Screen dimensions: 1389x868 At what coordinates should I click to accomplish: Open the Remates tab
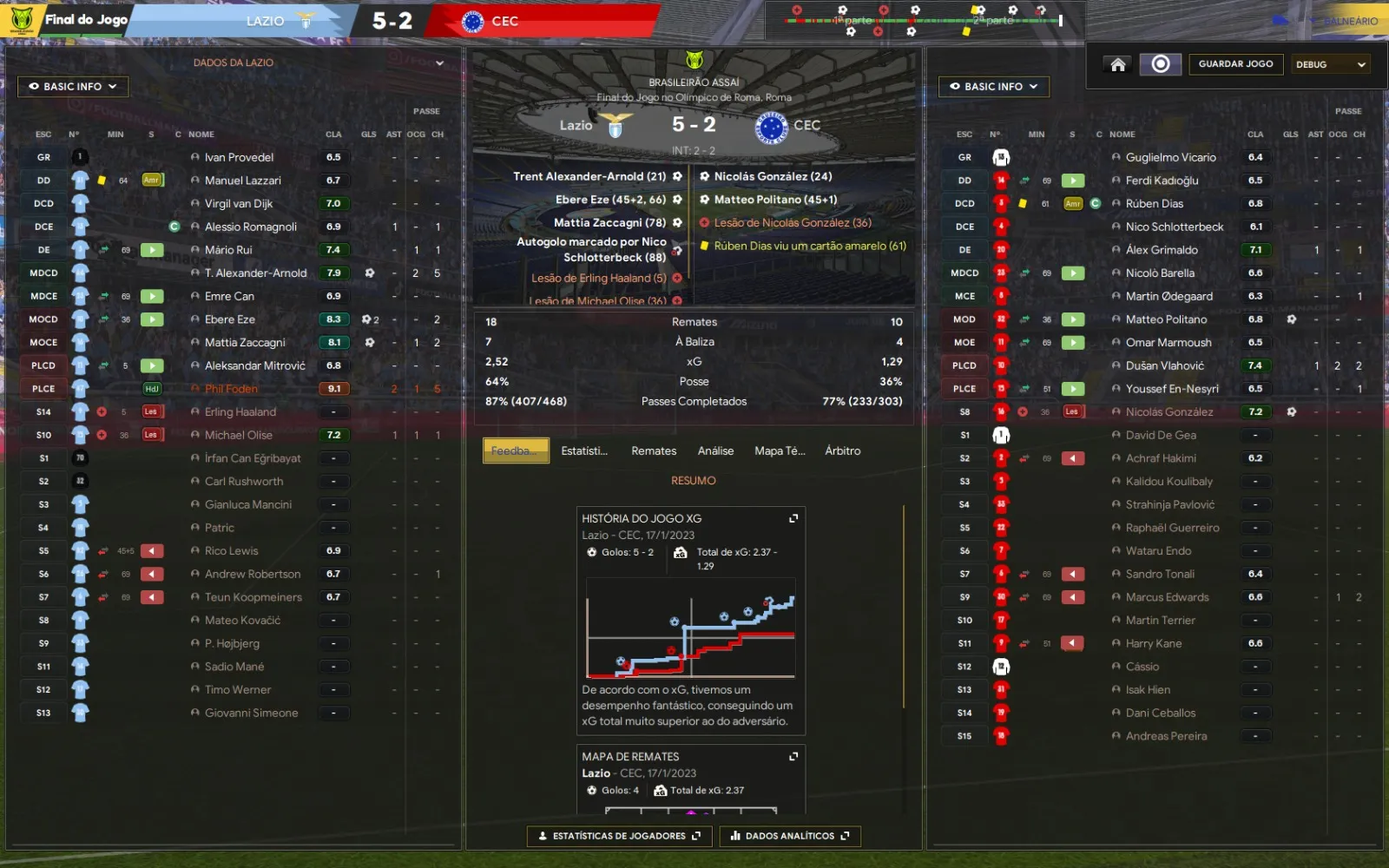click(x=654, y=450)
